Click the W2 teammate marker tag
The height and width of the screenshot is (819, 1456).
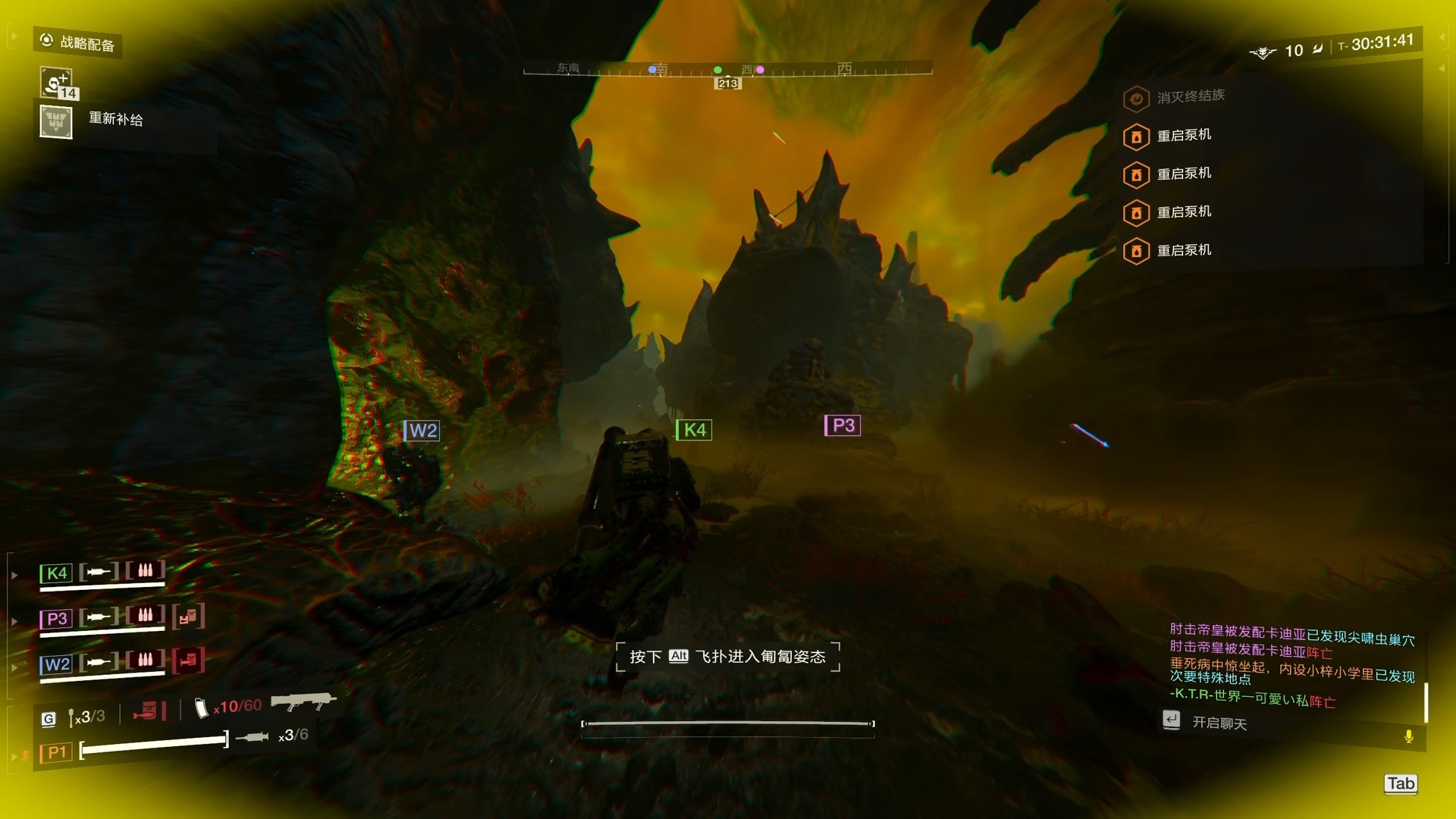click(x=422, y=431)
